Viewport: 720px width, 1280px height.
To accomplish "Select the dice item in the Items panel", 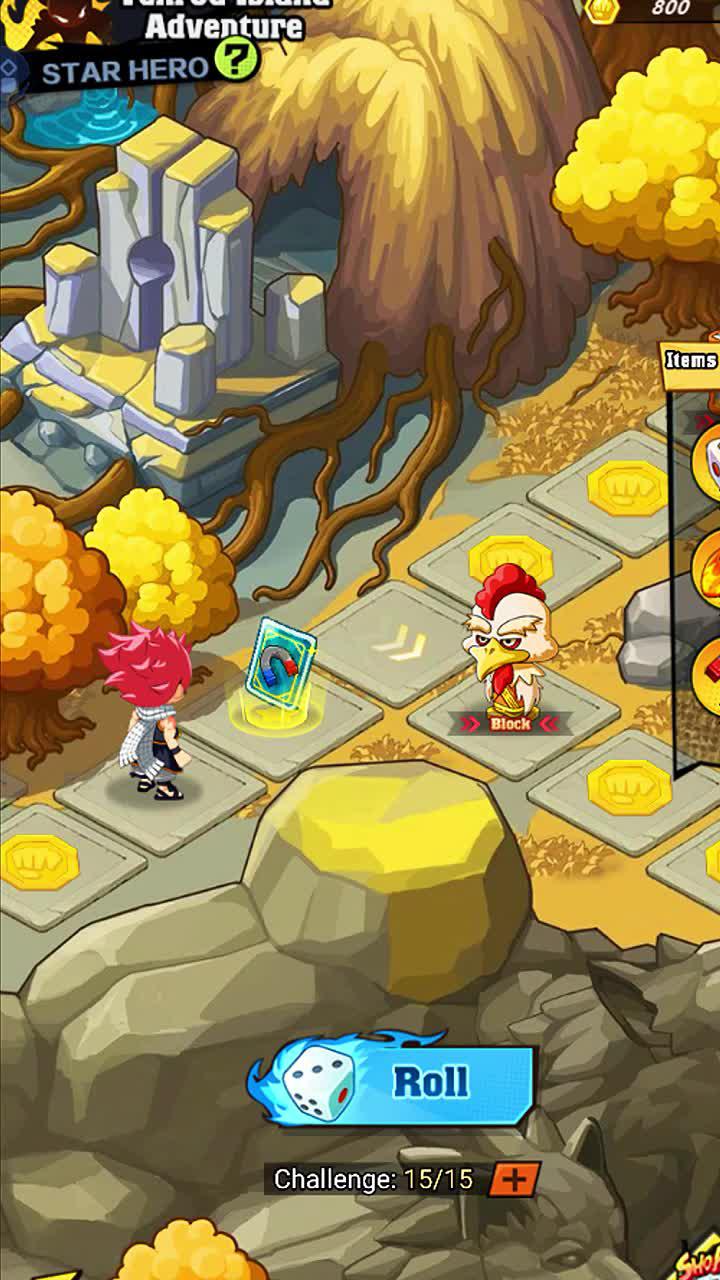I will coord(706,461).
